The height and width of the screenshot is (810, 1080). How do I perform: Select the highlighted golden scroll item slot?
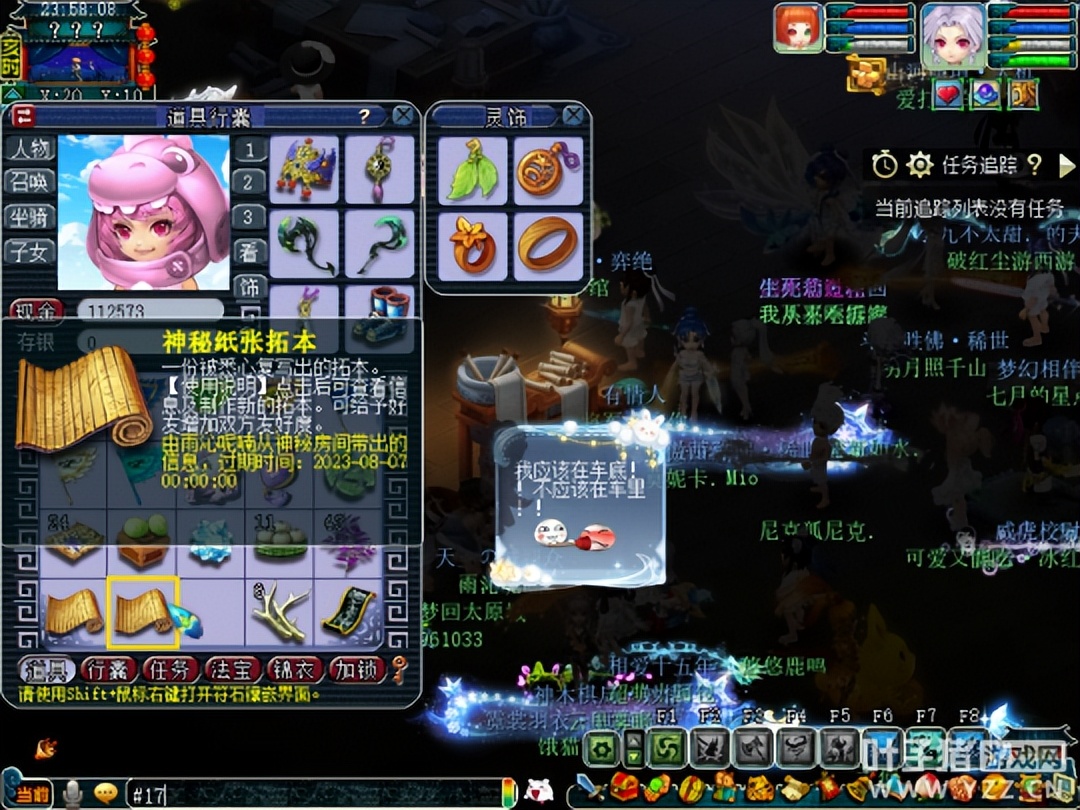pyautogui.click(x=143, y=610)
